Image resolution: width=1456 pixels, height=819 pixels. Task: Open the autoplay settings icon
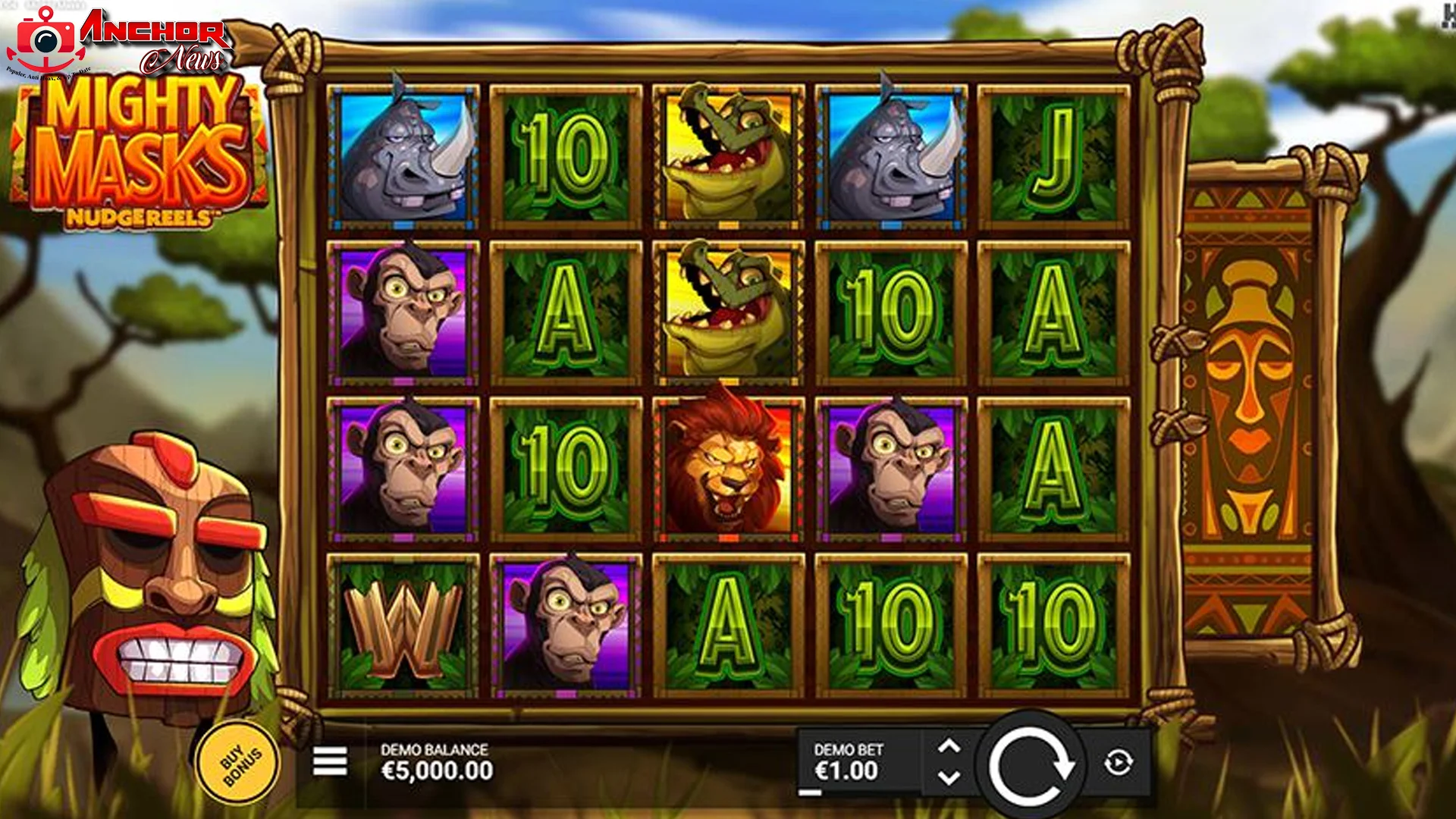click(1119, 763)
